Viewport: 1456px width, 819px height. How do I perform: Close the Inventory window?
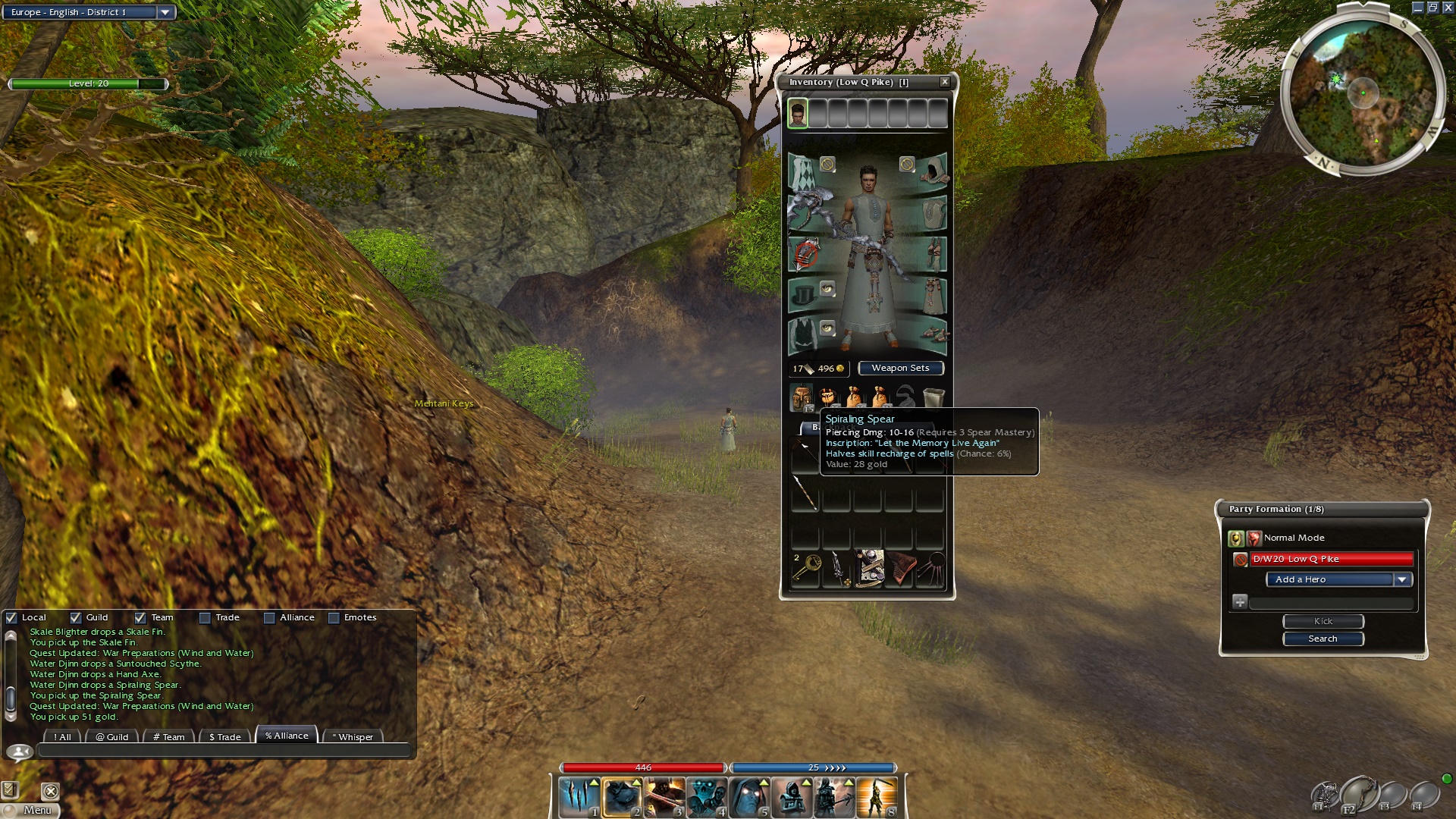tap(944, 82)
